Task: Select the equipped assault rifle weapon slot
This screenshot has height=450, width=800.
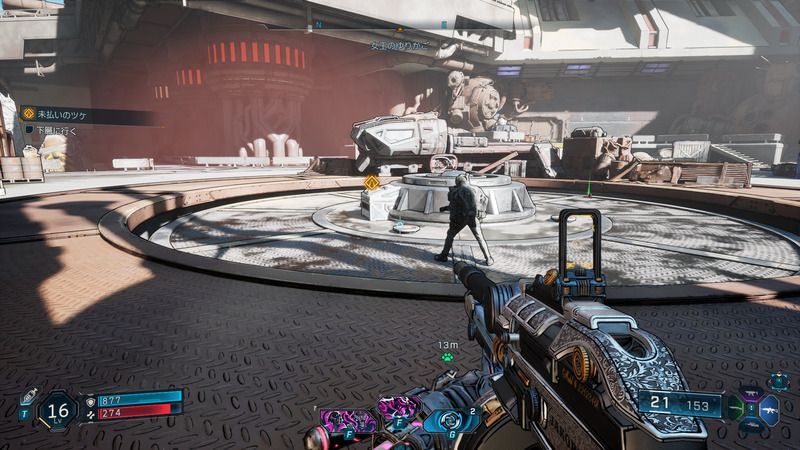Action: [x=768, y=408]
